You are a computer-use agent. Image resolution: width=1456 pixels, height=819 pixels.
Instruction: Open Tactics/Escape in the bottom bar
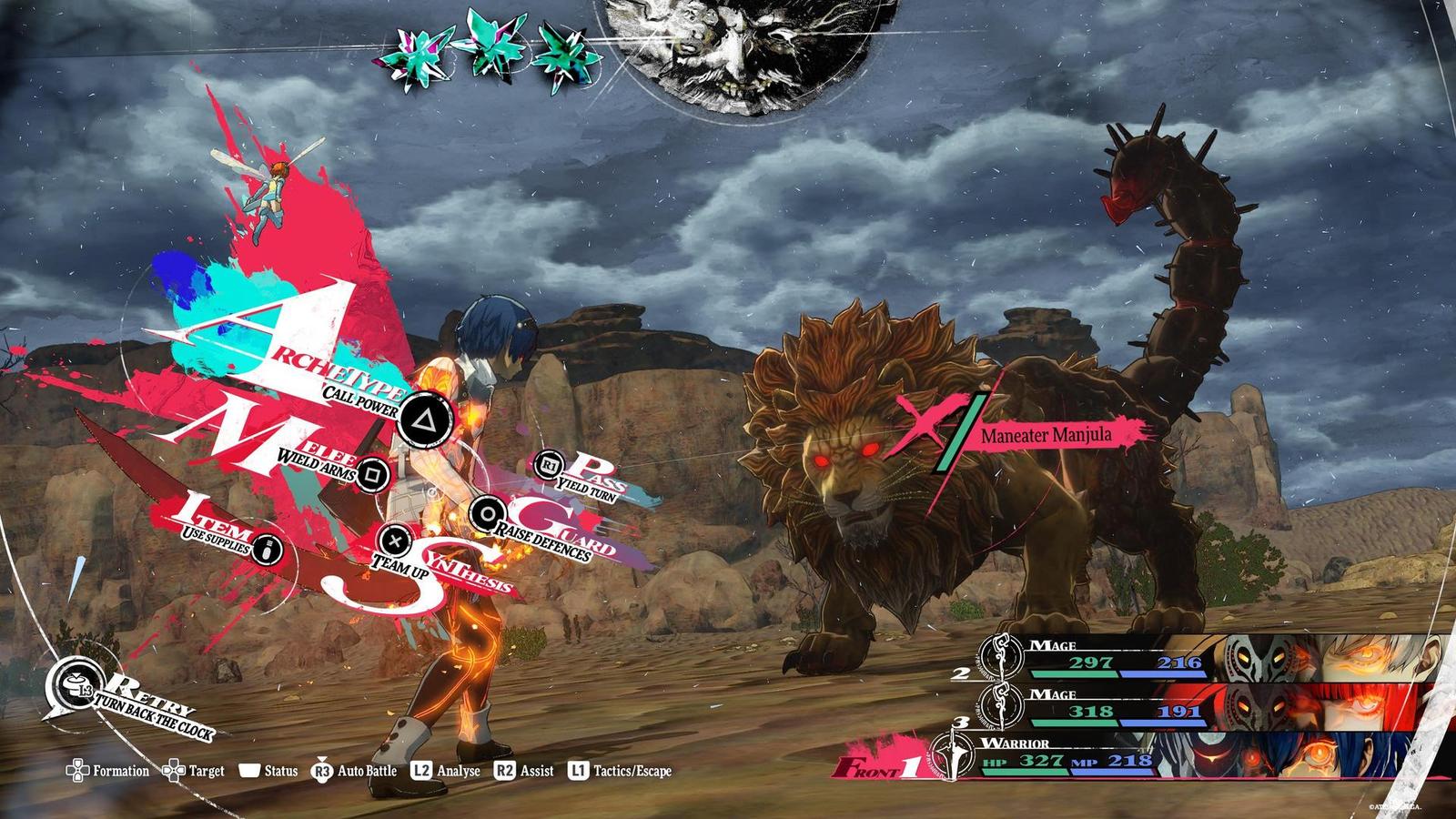620,771
